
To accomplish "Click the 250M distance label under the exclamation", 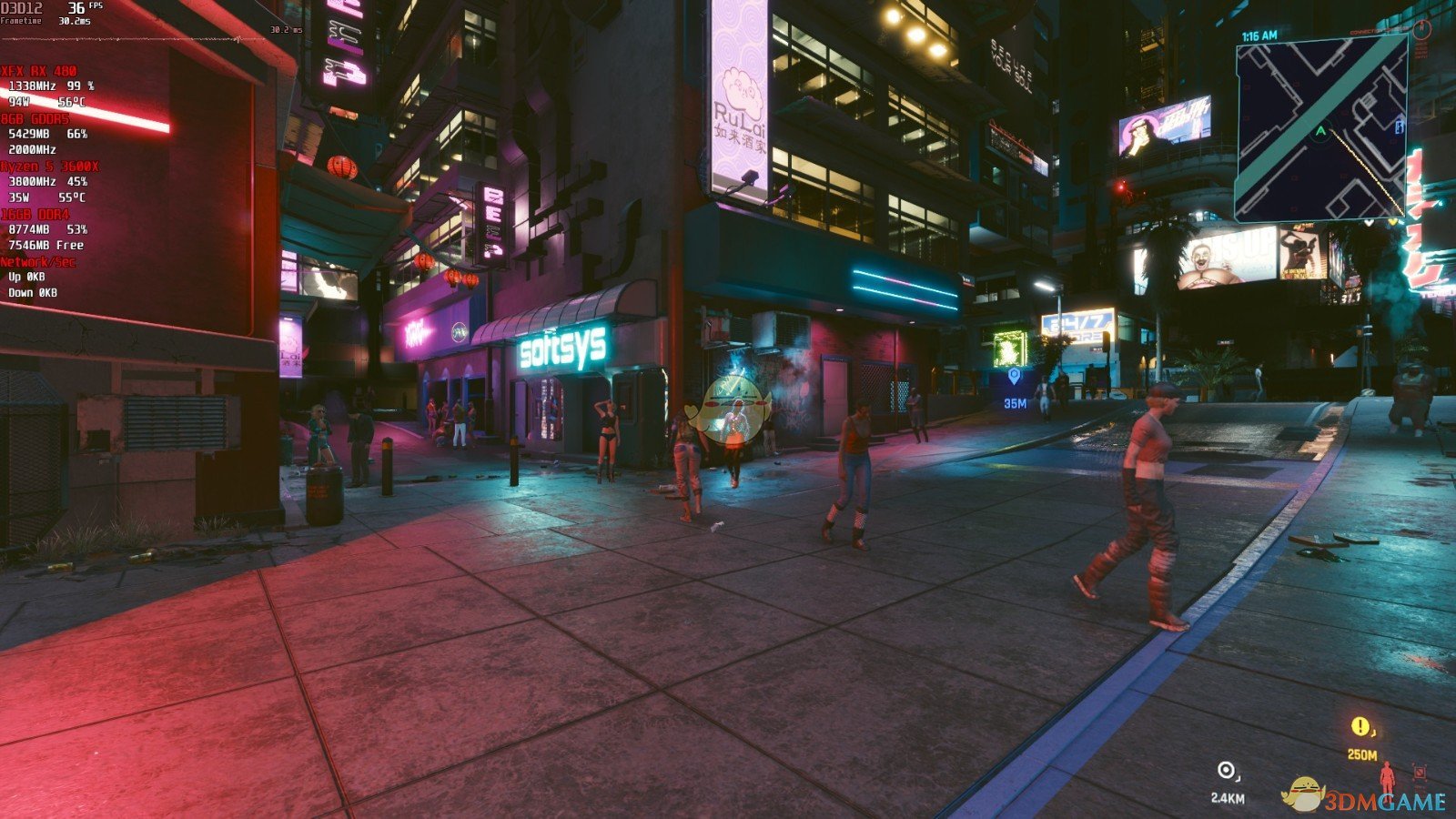I will pos(1362,754).
